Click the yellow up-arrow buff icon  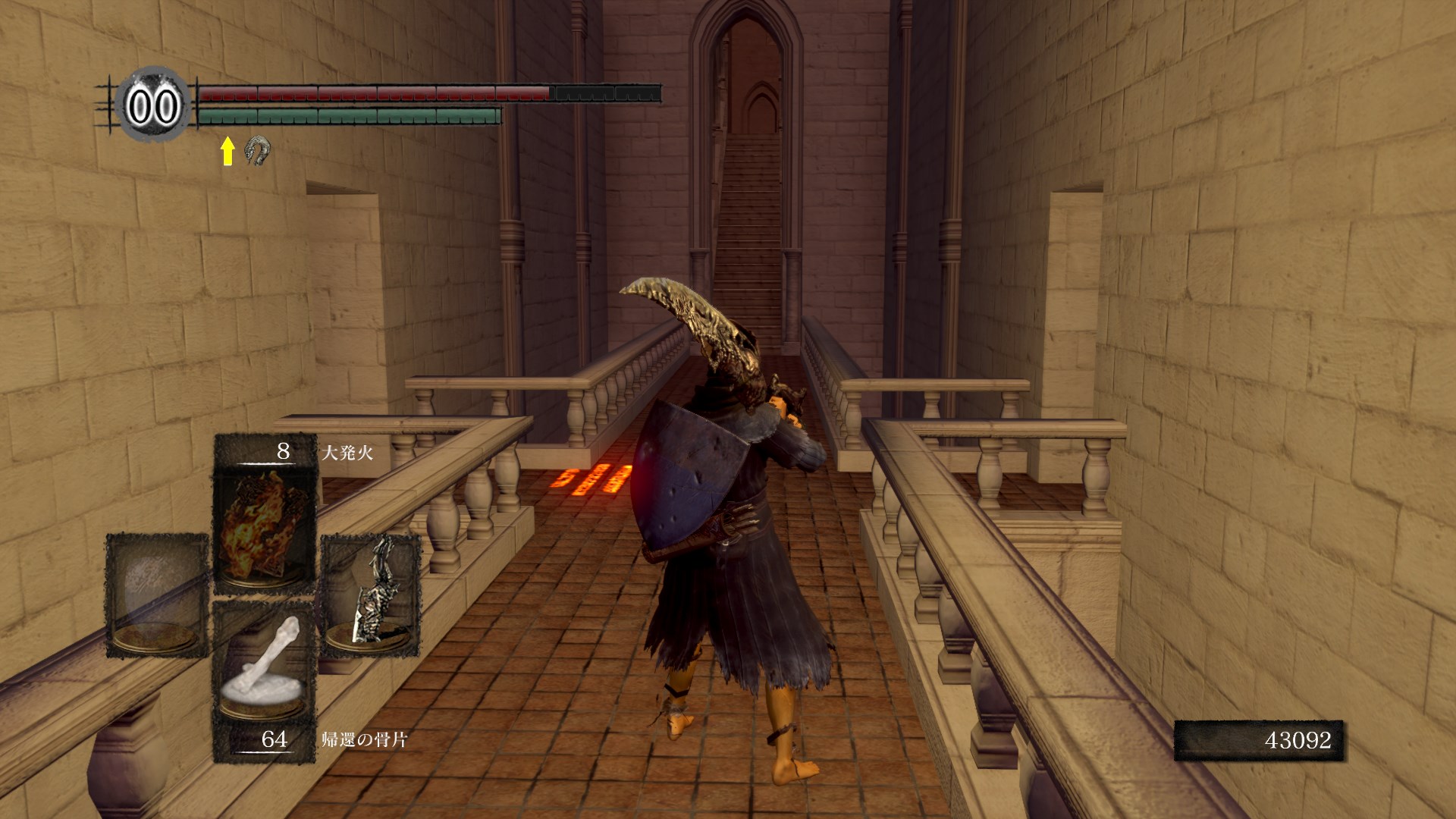pyautogui.click(x=227, y=151)
